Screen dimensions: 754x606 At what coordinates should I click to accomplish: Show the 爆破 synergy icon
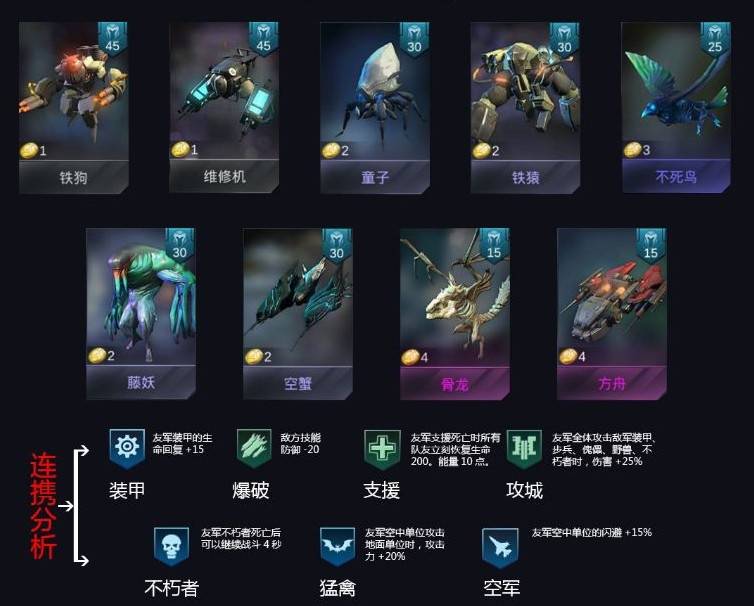pos(254,447)
